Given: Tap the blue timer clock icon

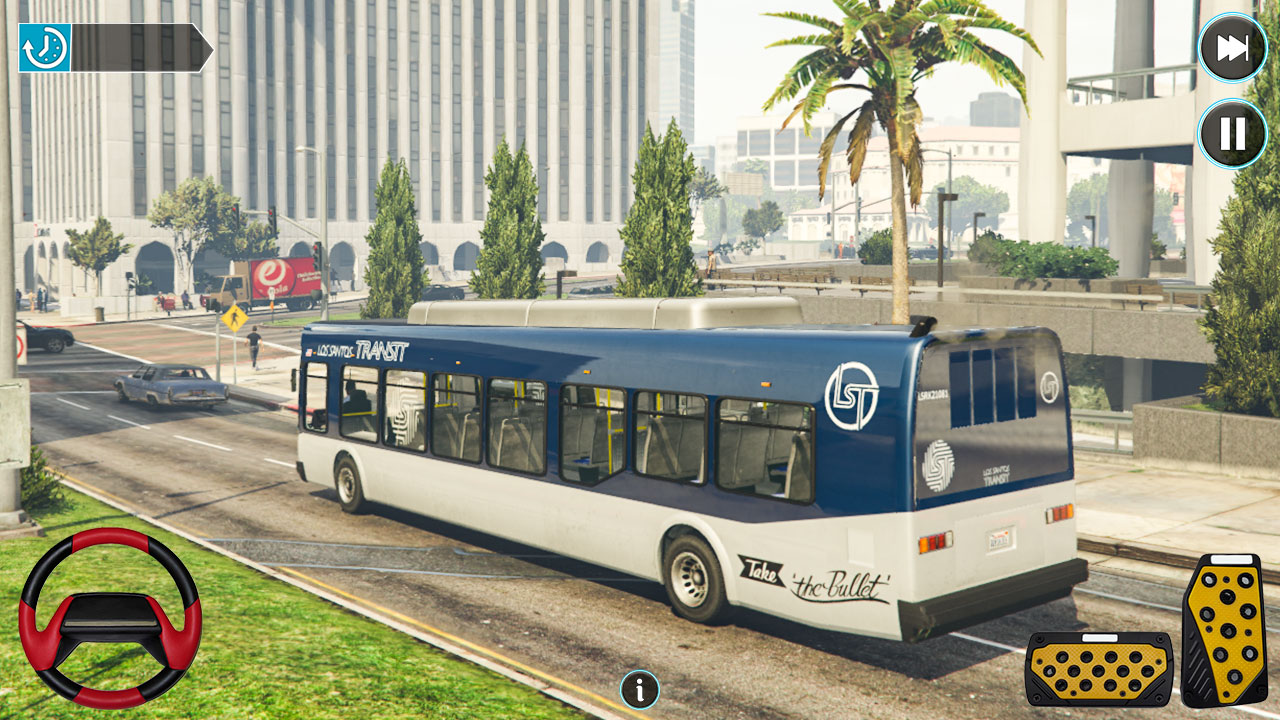Looking at the screenshot, I should [44, 44].
